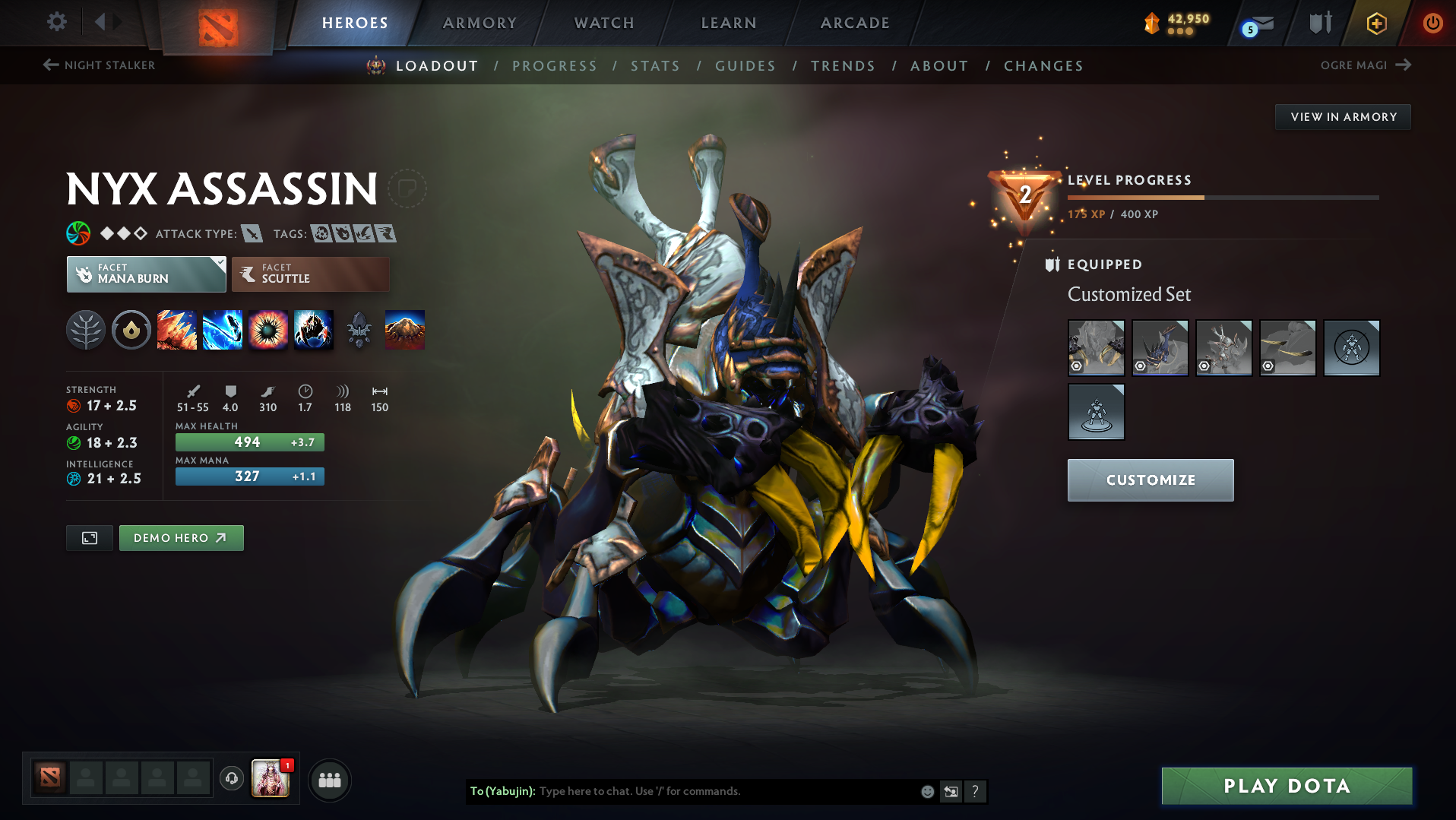Image resolution: width=1456 pixels, height=820 pixels.
Task: Click the innate ability droplet icon
Action: (131, 330)
